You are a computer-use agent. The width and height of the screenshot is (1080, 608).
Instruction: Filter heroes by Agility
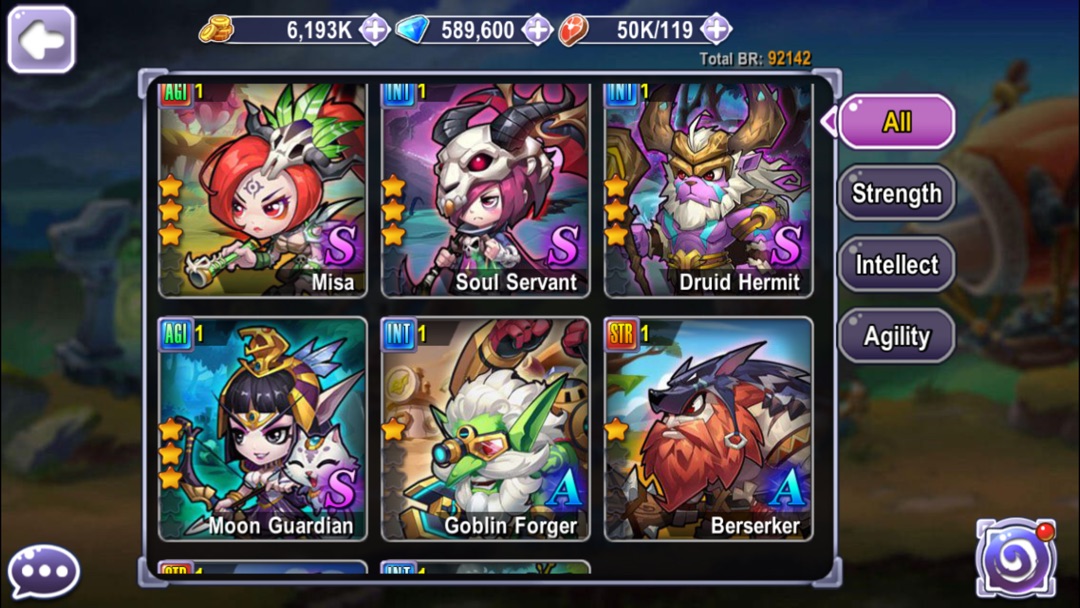pyautogui.click(x=896, y=337)
